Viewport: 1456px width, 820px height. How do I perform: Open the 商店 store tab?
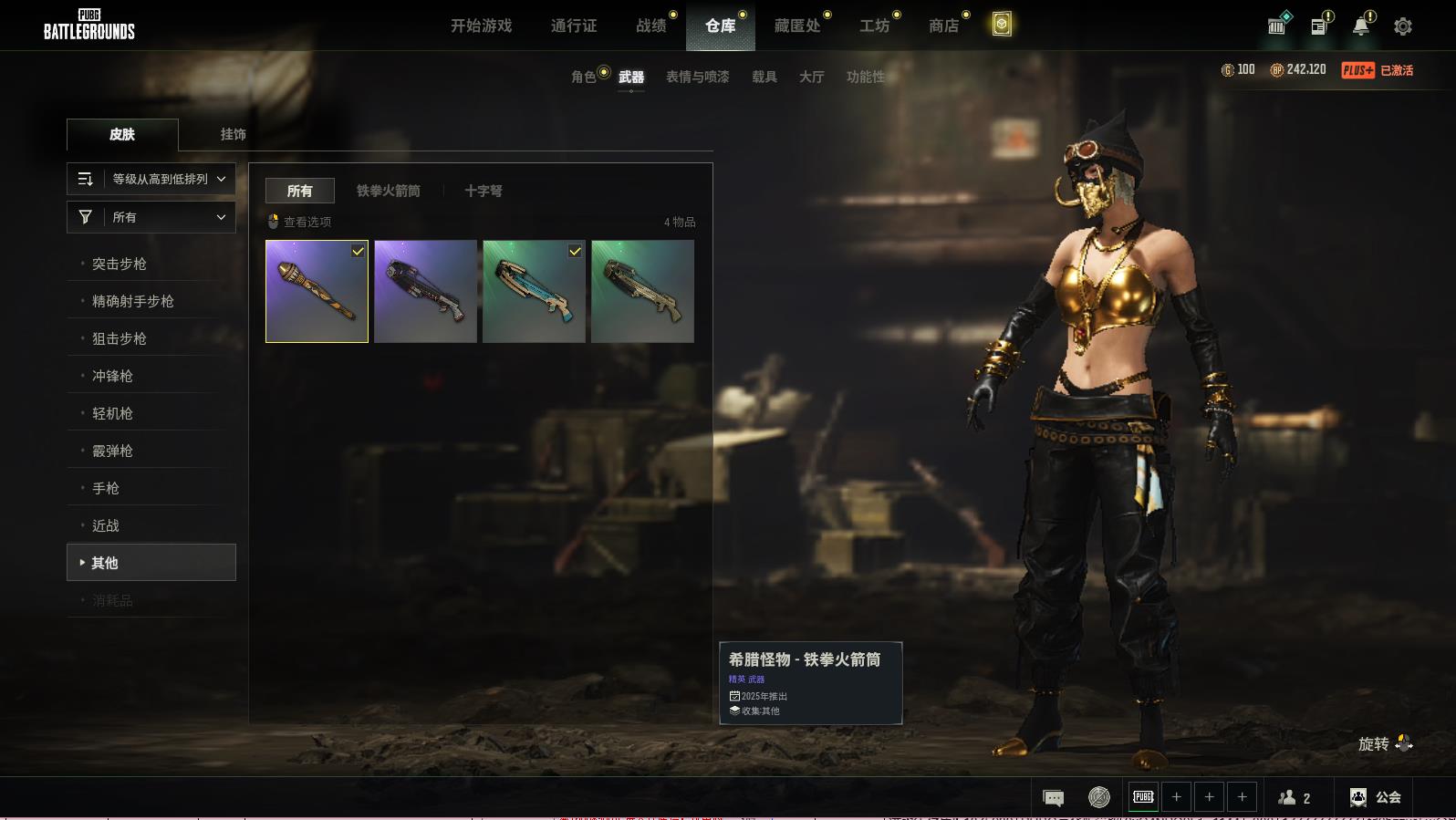pyautogui.click(x=943, y=26)
